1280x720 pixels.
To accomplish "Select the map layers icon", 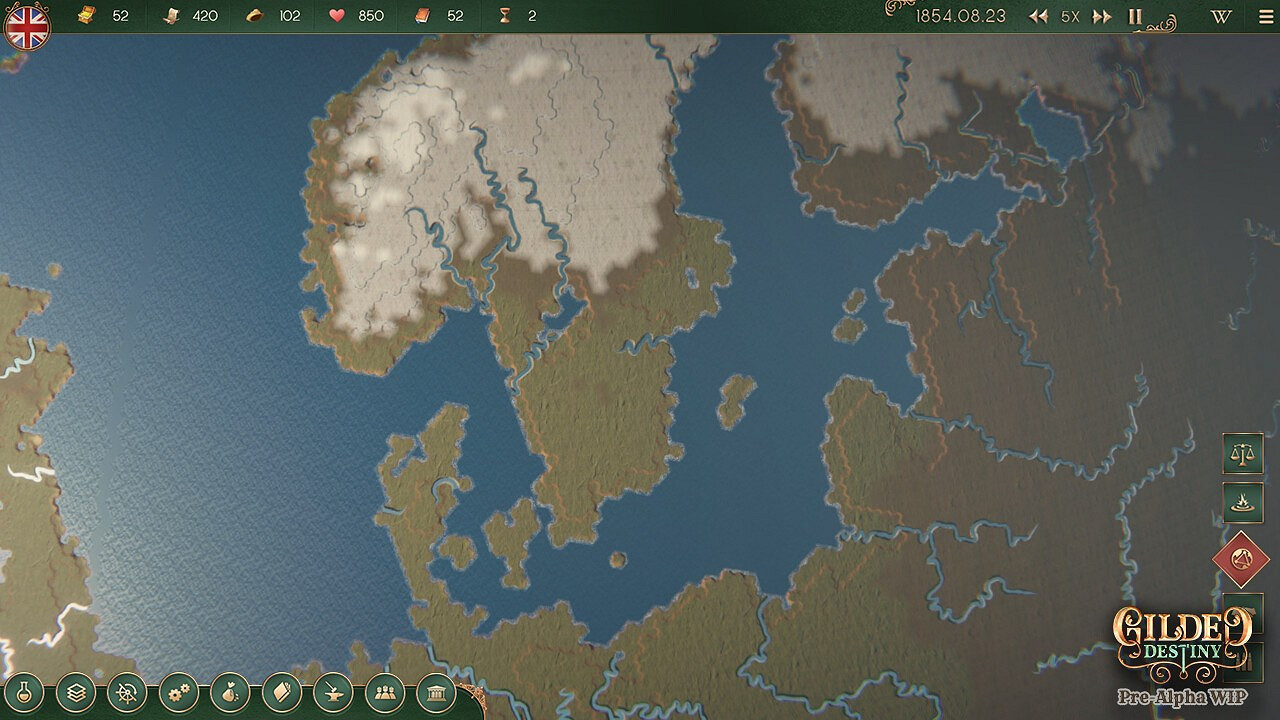I will click(x=76, y=690).
